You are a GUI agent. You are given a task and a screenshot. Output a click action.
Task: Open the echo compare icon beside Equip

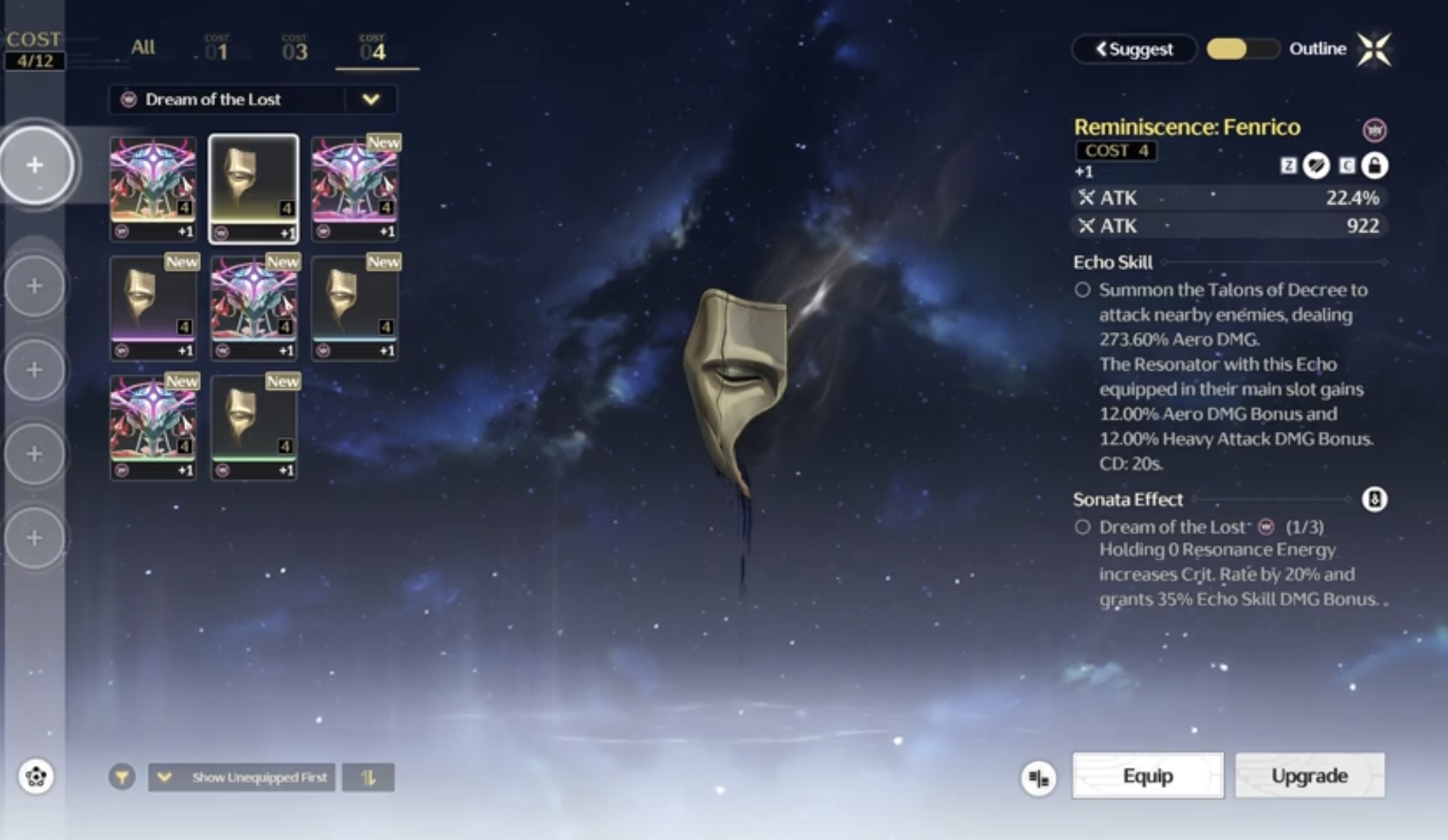click(x=1038, y=778)
